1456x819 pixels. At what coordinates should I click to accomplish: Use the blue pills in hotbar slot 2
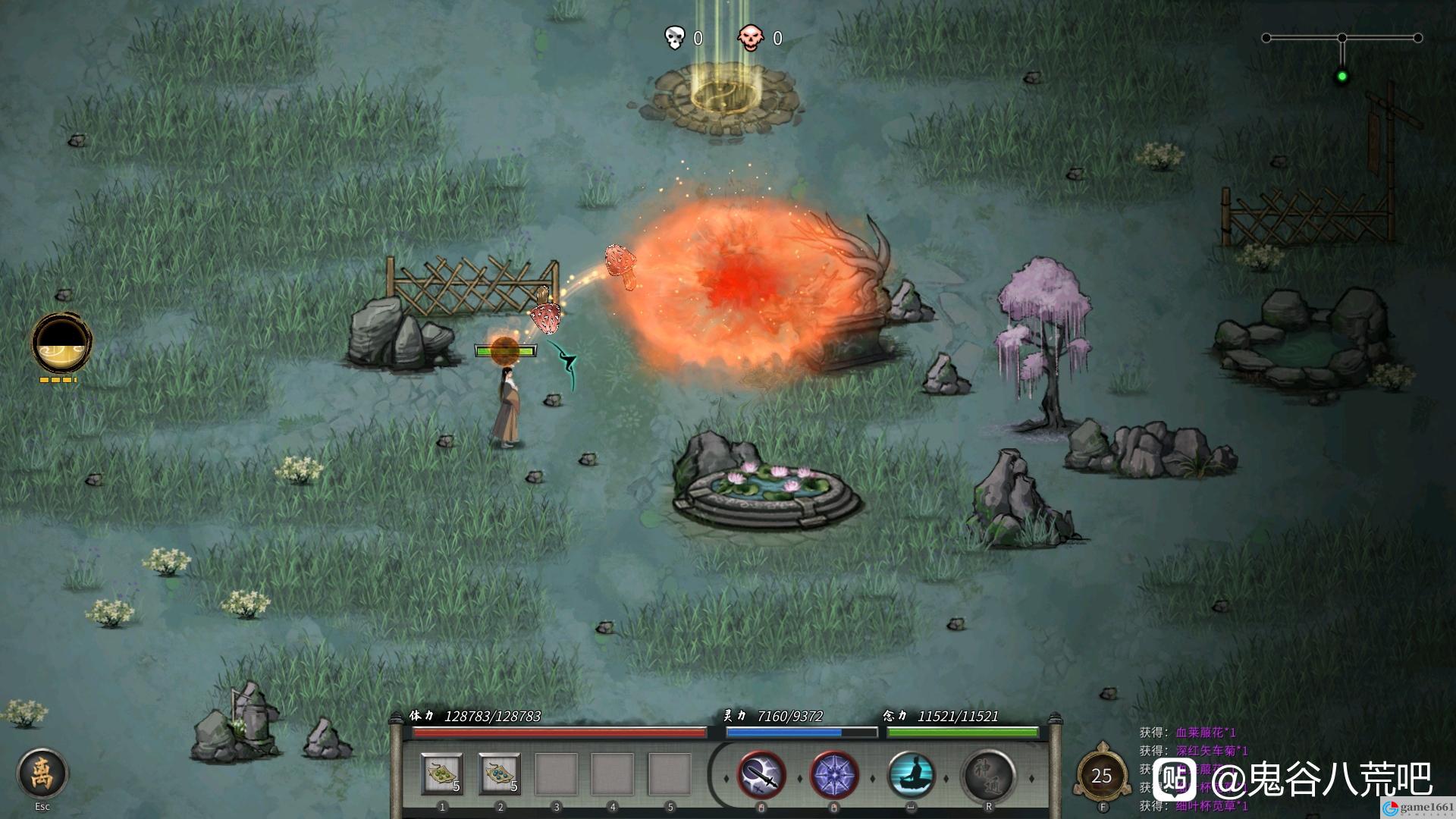point(500,774)
